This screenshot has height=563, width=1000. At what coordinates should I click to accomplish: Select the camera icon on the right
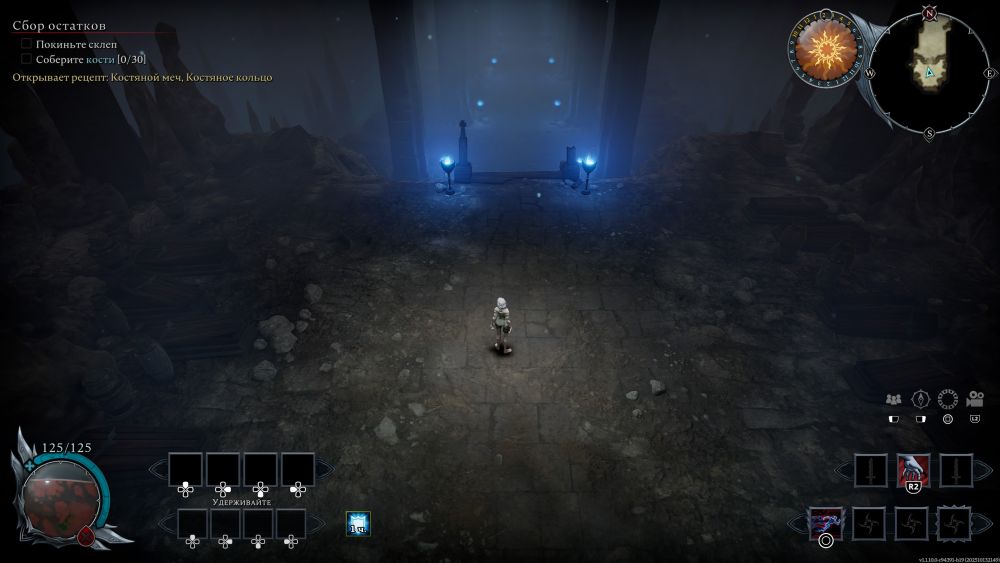[974, 399]
